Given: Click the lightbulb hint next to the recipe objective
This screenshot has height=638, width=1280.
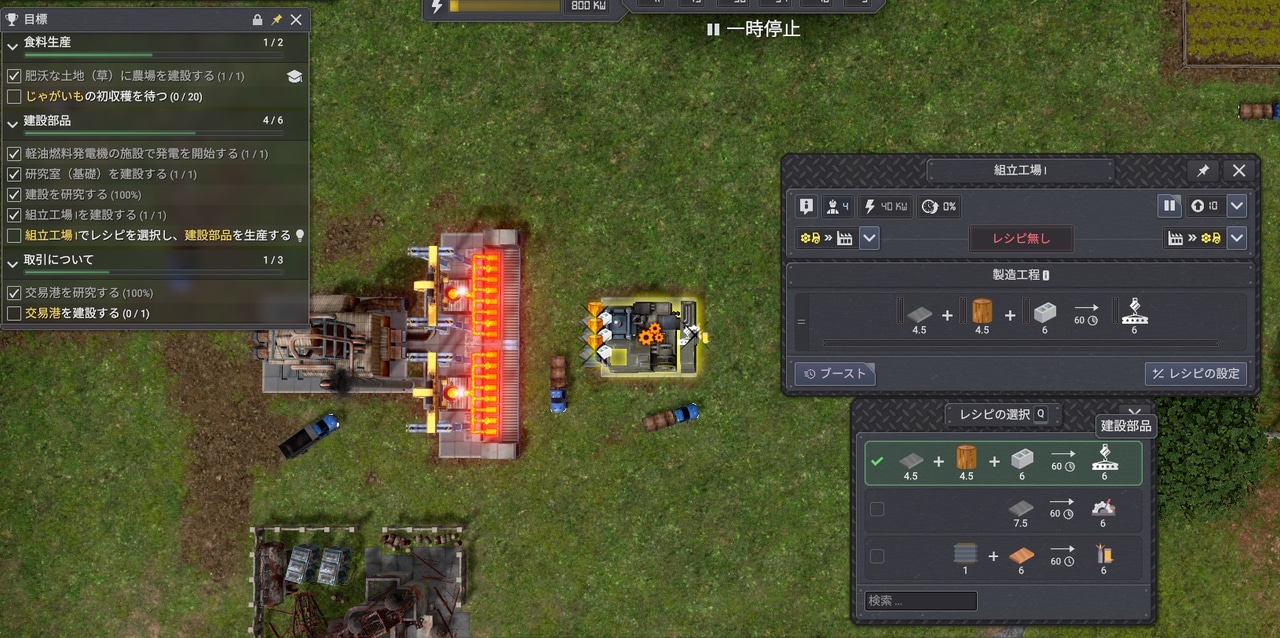Looking at the screenshot, I should point(298,236).
